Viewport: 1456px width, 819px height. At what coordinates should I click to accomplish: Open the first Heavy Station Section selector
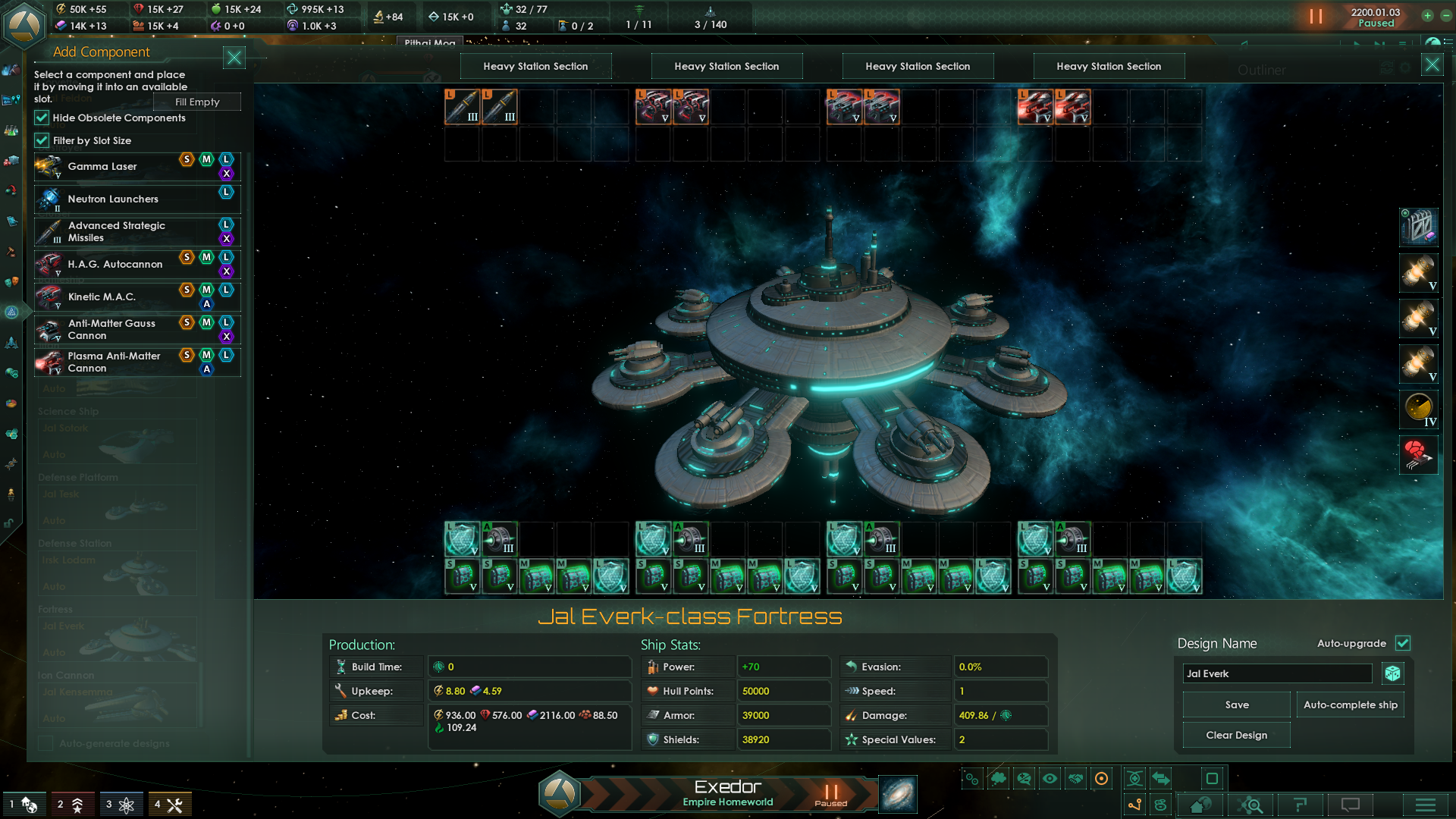(x=536, y=66)
